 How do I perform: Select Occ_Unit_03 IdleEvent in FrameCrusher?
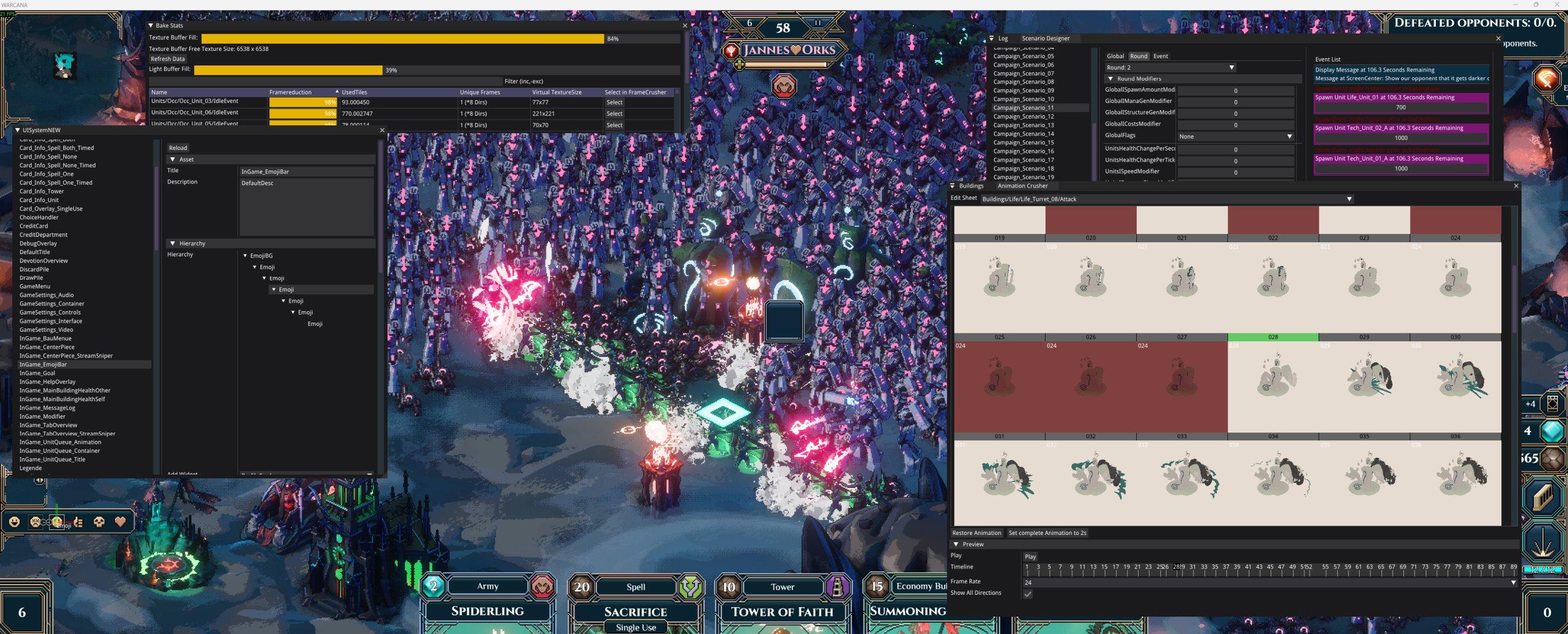[x=614, y=102]
